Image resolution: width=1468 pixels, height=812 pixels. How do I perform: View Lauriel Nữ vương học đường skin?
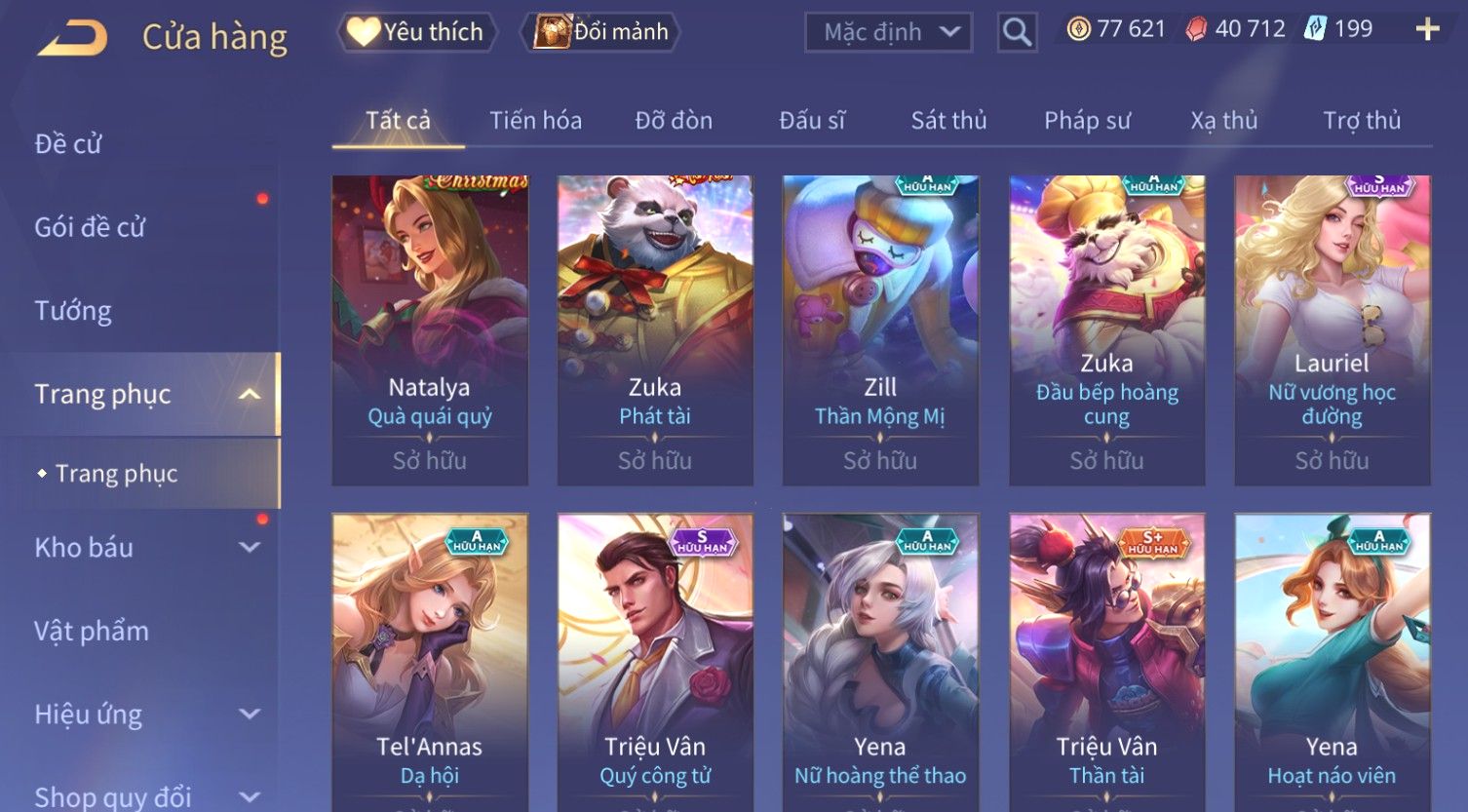pos(1332,329)
